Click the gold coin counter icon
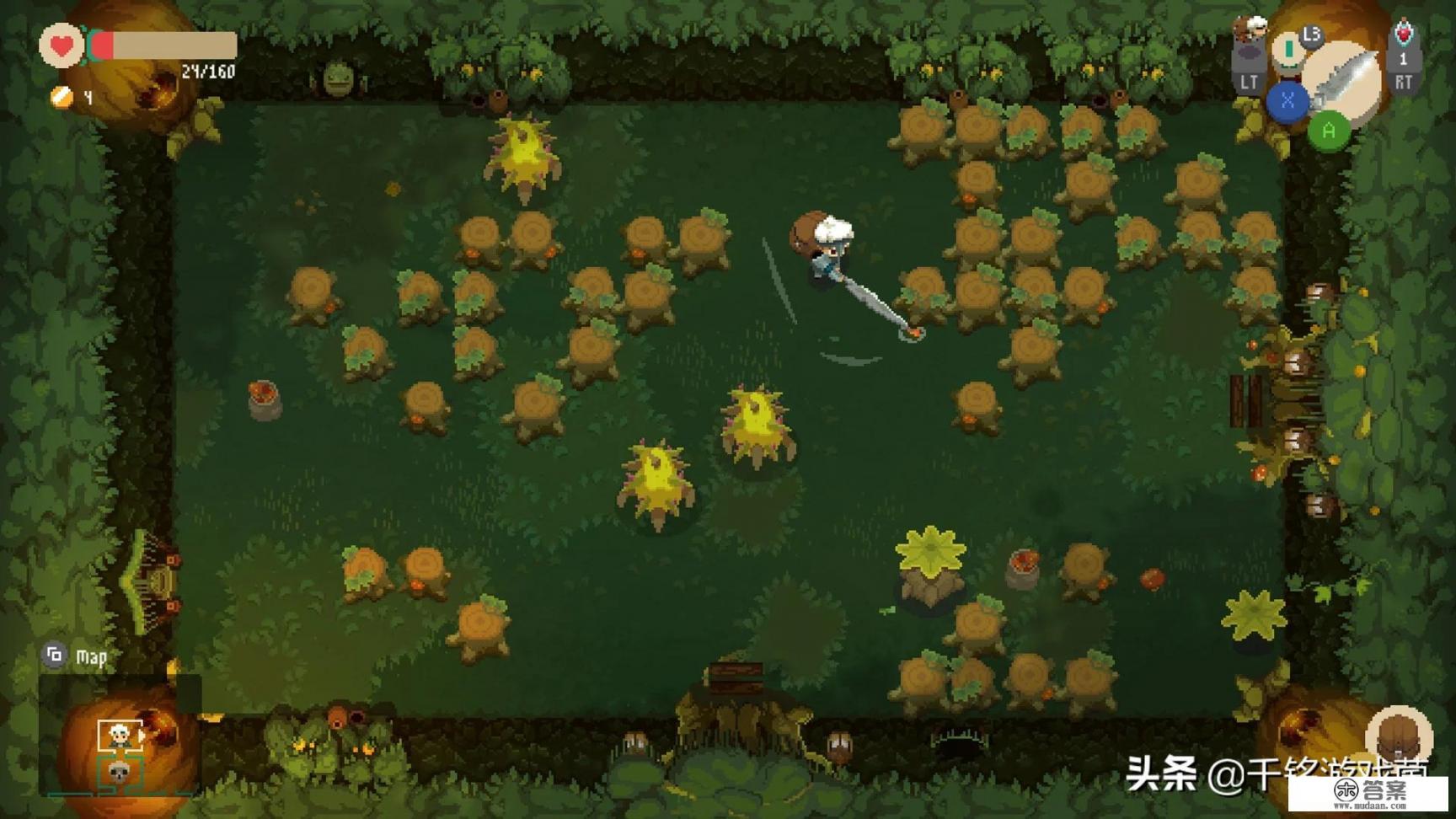1456x819 pixels. tap(62, 97)
